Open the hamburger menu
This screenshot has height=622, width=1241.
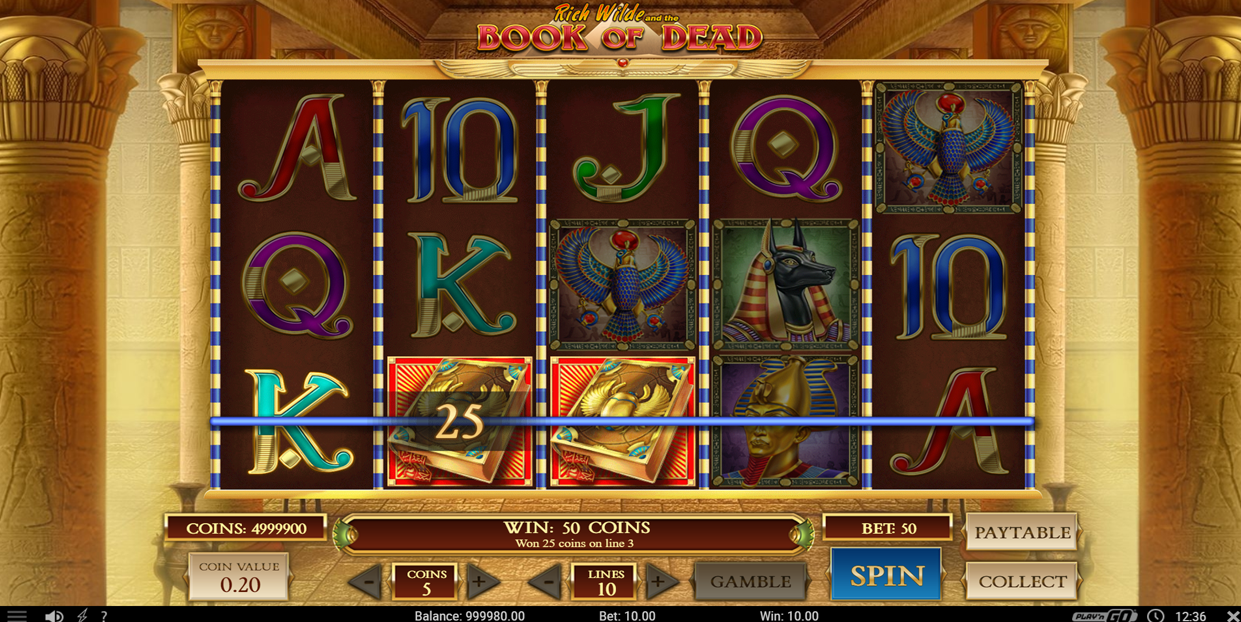pos(16,615)
